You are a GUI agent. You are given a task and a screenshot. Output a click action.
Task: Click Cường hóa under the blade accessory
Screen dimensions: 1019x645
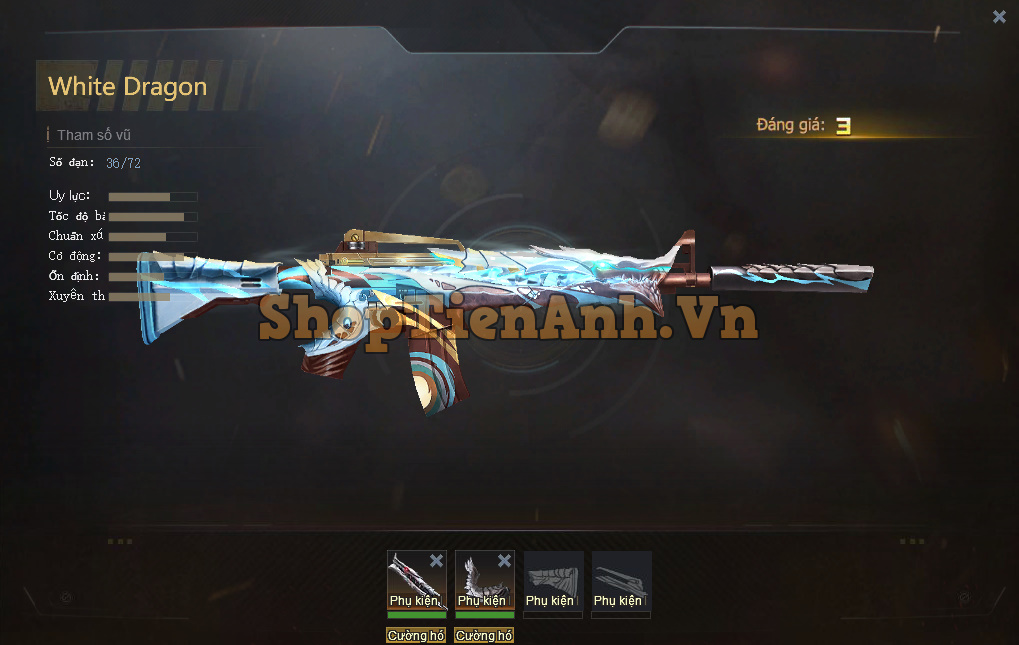click(x=417, y=636)
